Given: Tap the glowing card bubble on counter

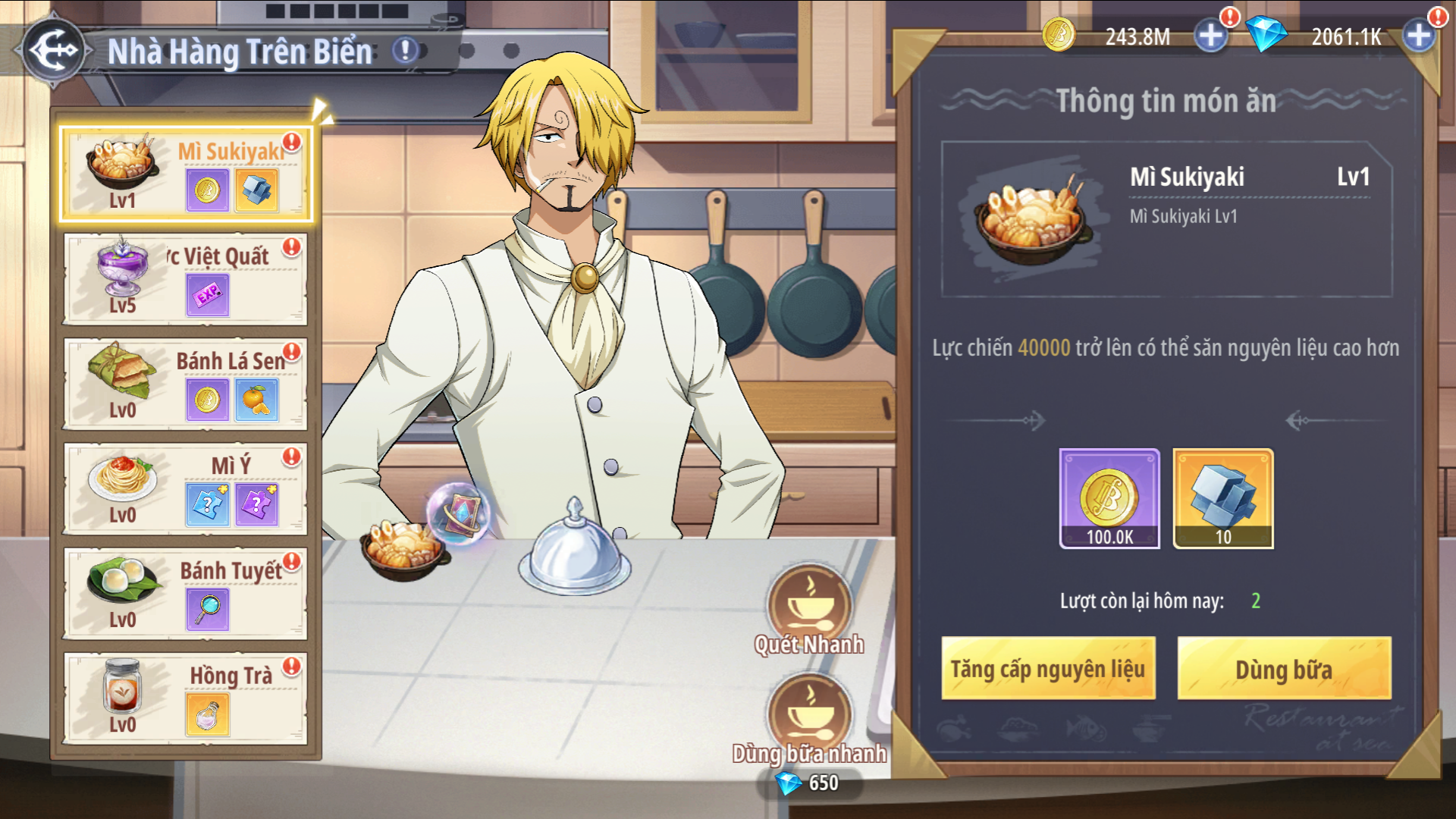Looking at the screenshot, I should click(460, 513).
